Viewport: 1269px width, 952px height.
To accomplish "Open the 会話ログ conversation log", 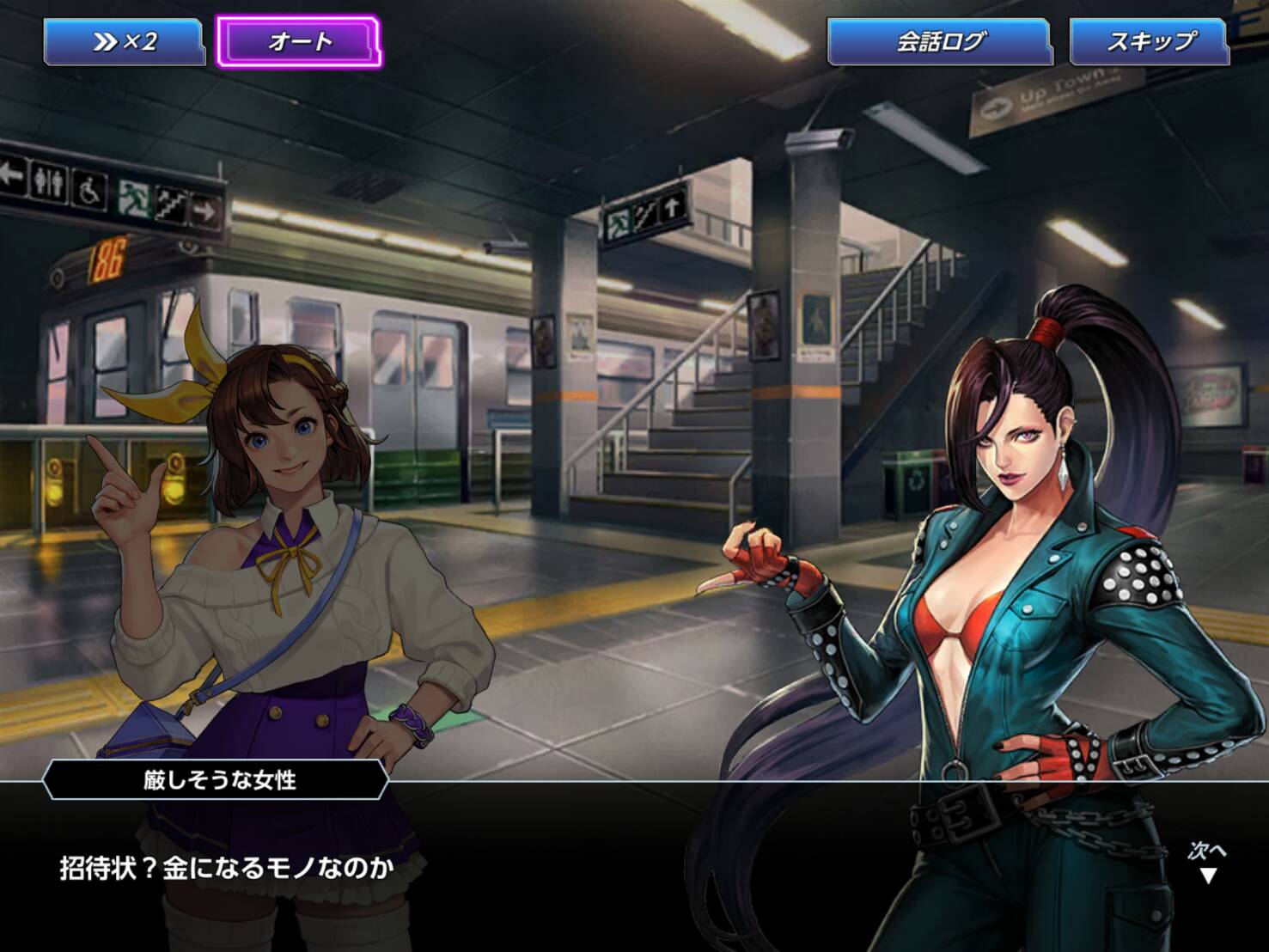I will (939, 42).
